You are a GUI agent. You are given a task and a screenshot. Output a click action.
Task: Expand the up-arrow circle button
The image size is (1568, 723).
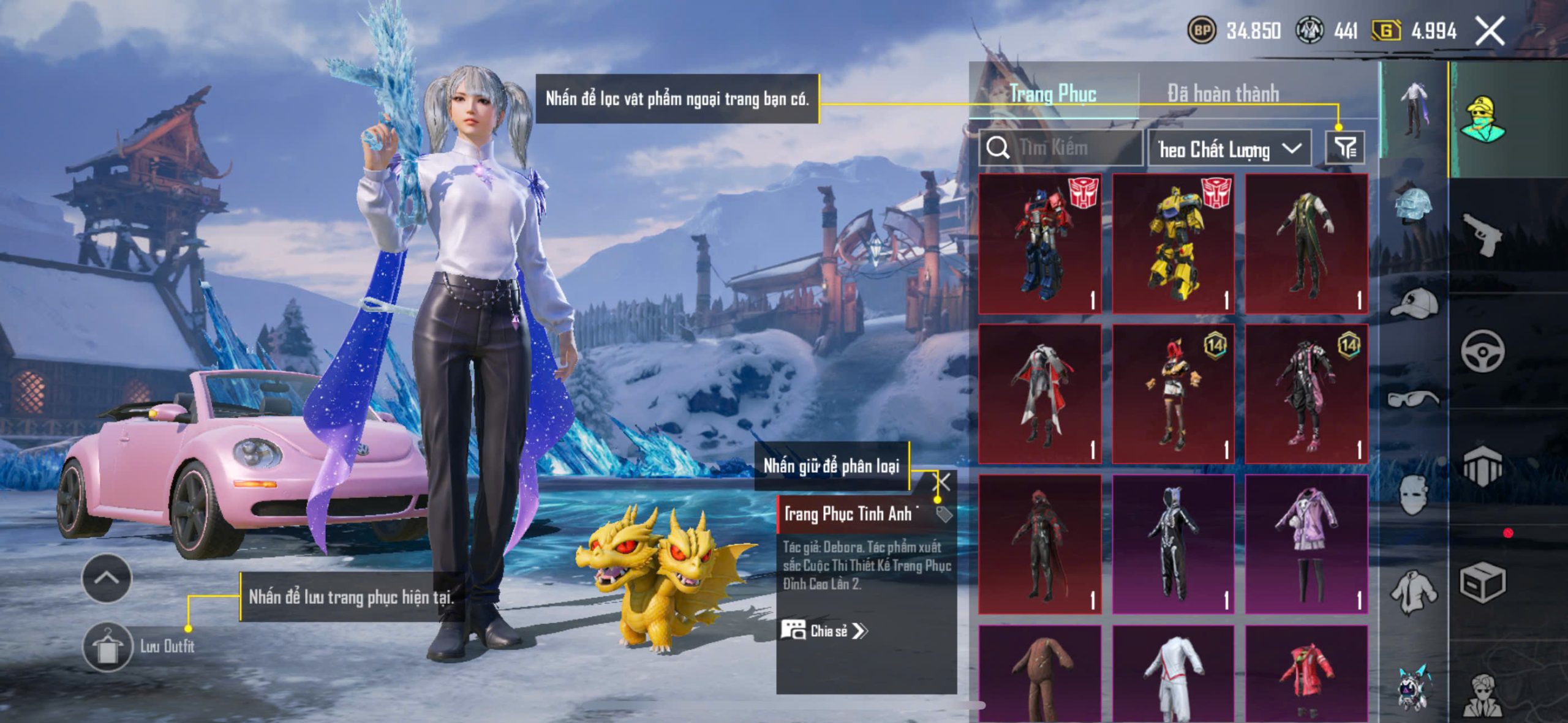pyautogui.click(x=107, y=578)
